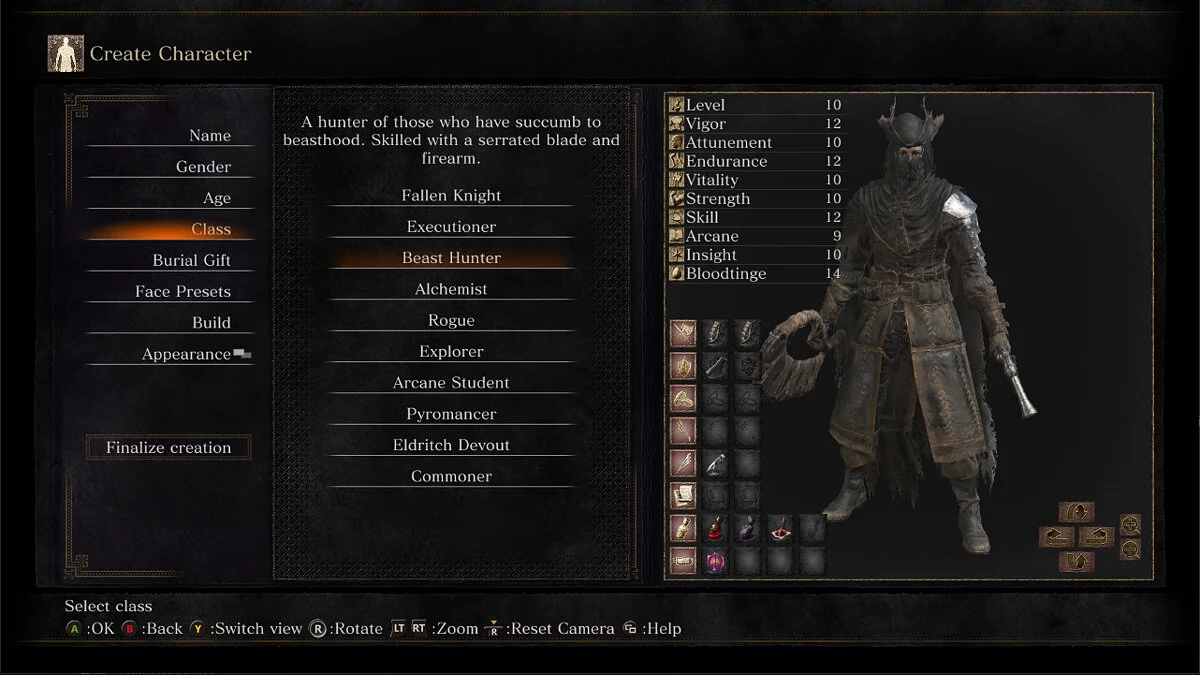The image size is (1200, 675).
Task: Choose the Pyromancer class
Action: click(451, 414)
